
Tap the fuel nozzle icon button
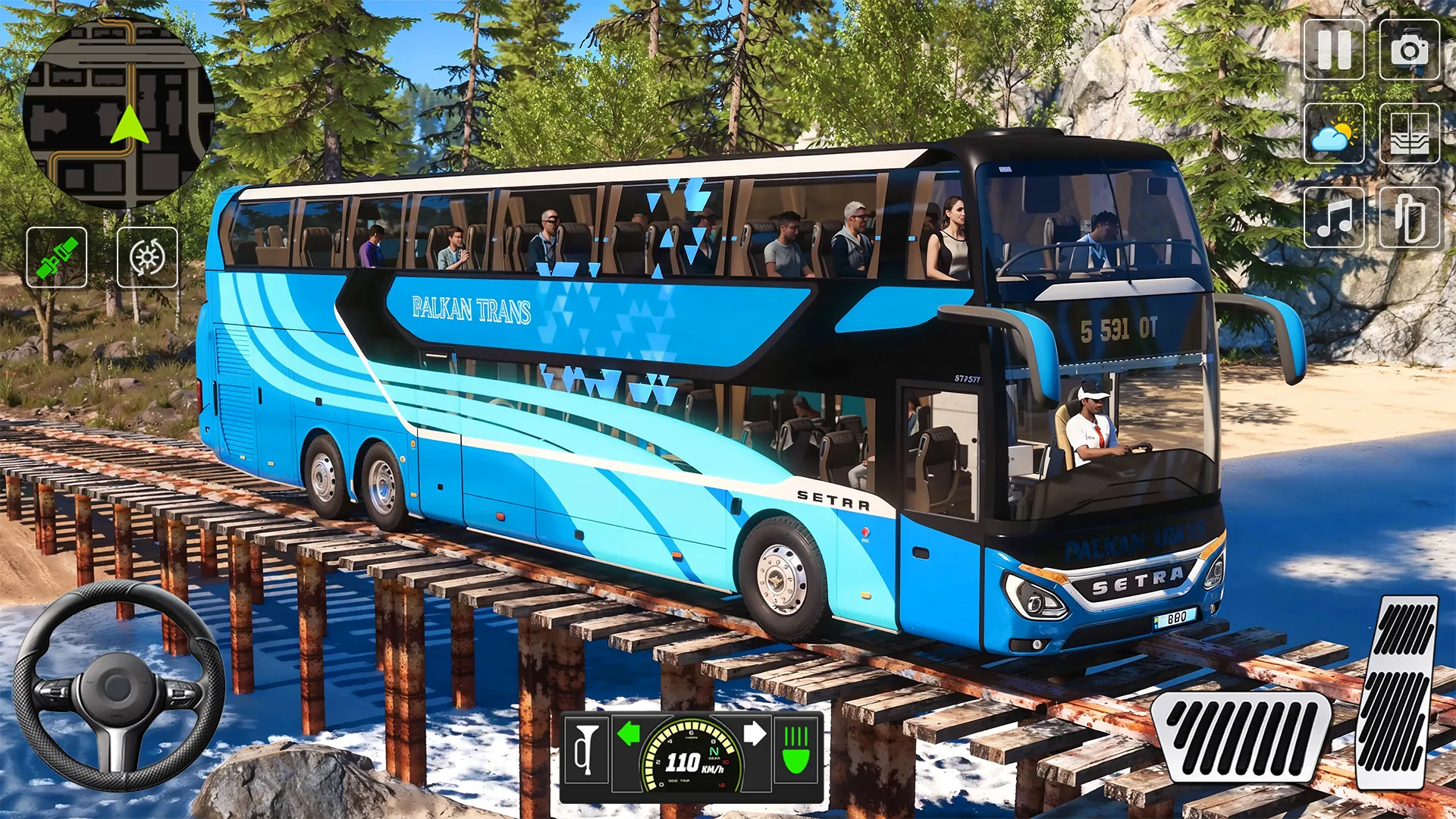pos(1409,218)
